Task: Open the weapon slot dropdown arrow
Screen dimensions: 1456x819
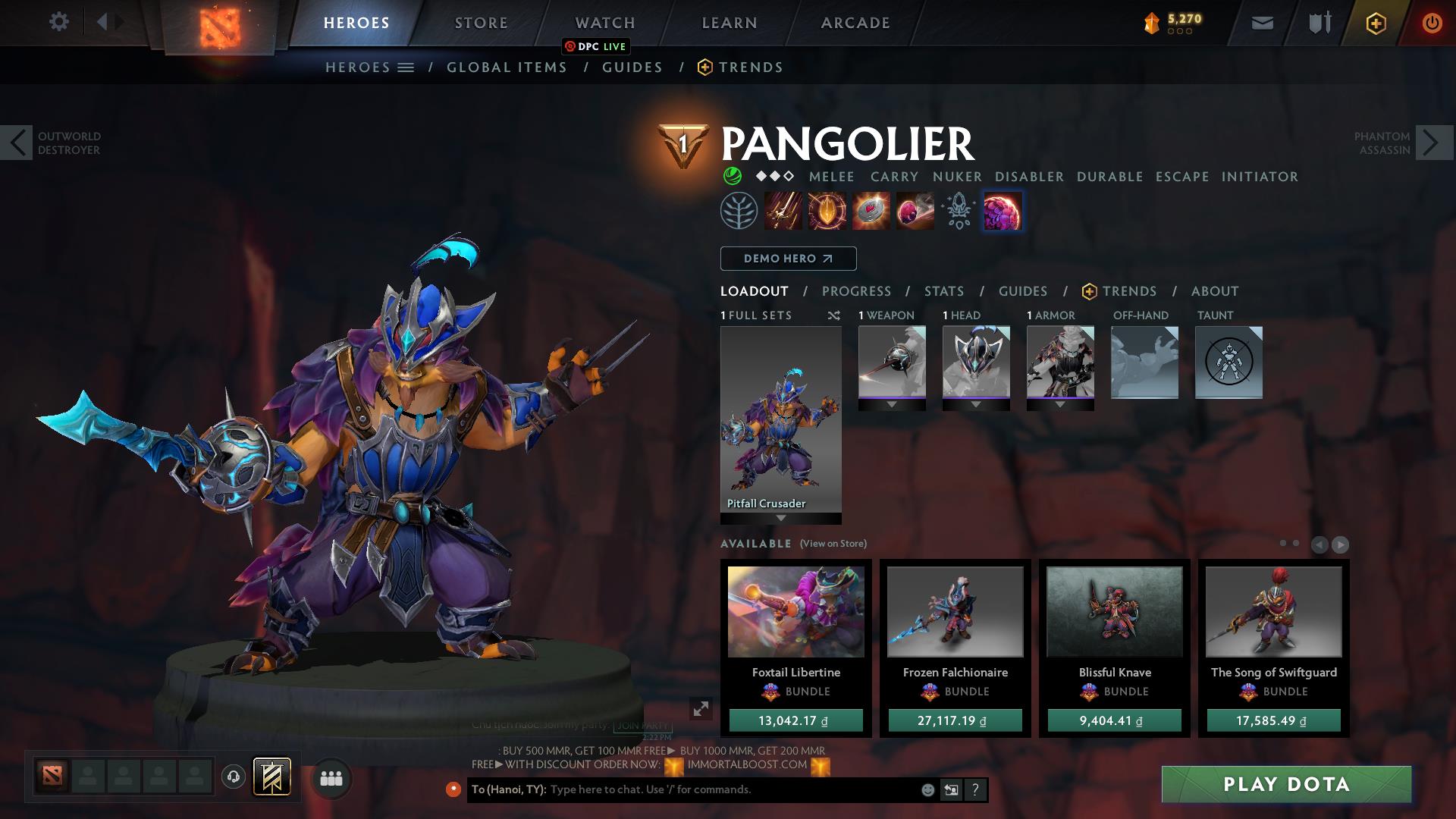Action: point(892,404)
